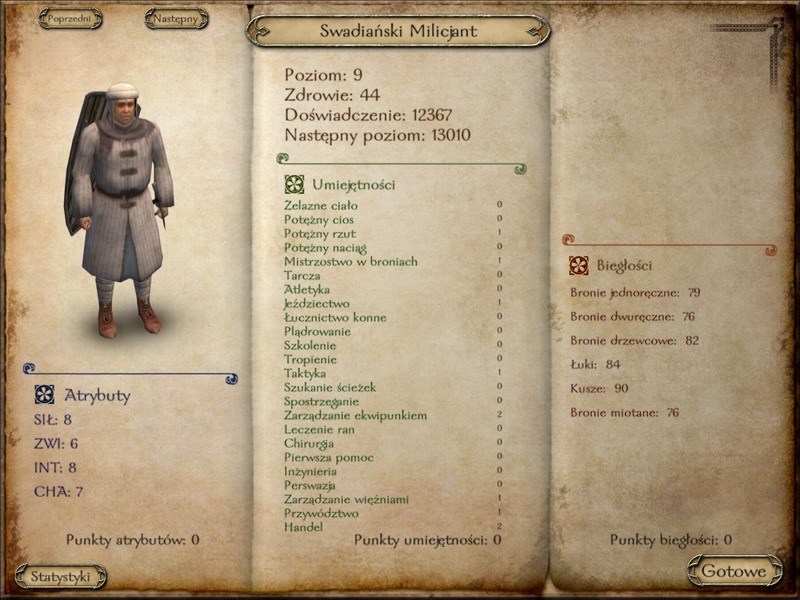Click the Taktyka skill entry

305,373
